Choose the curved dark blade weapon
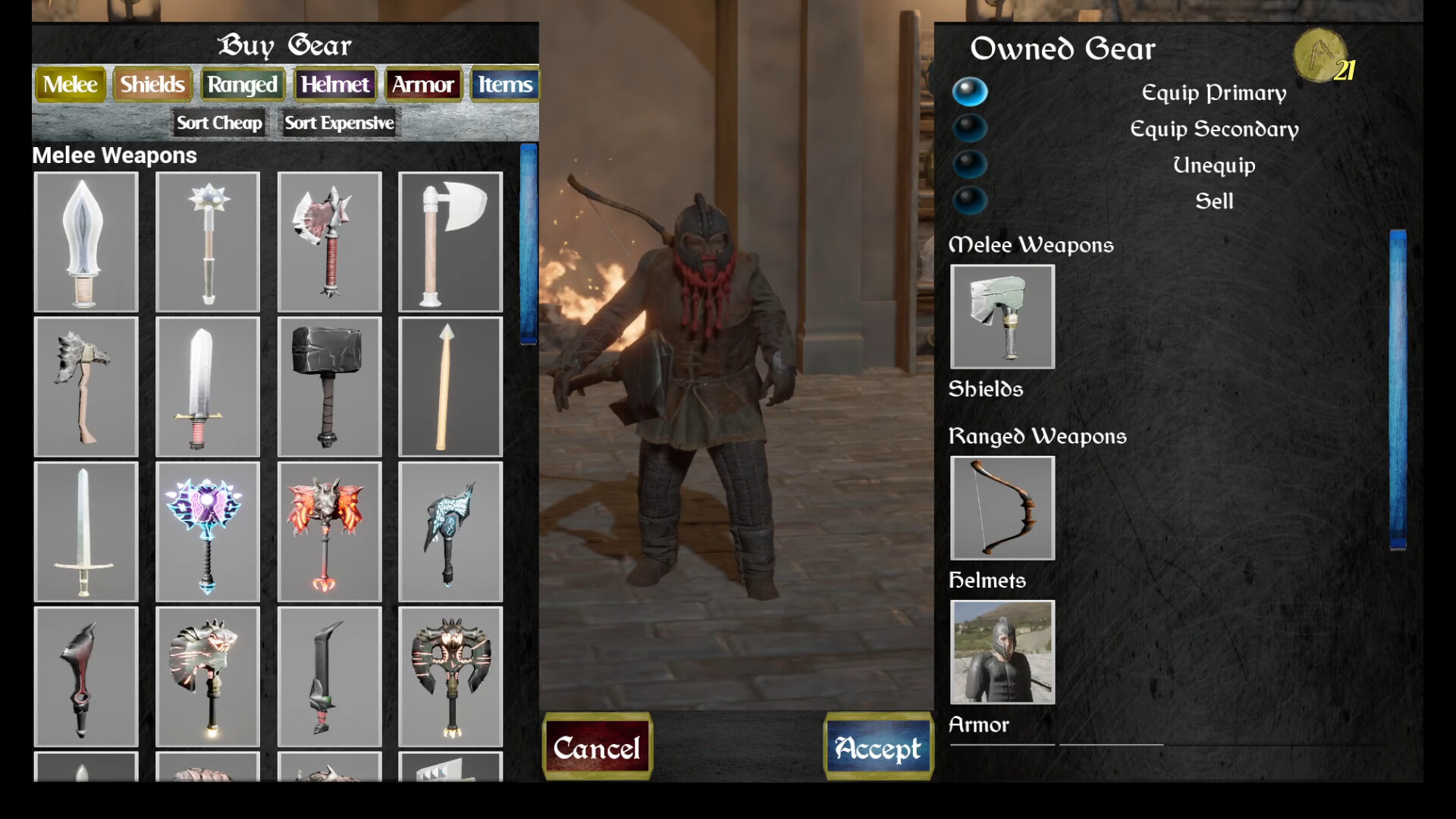Viewport: 1456px width, 819px height. coord(330,673)
